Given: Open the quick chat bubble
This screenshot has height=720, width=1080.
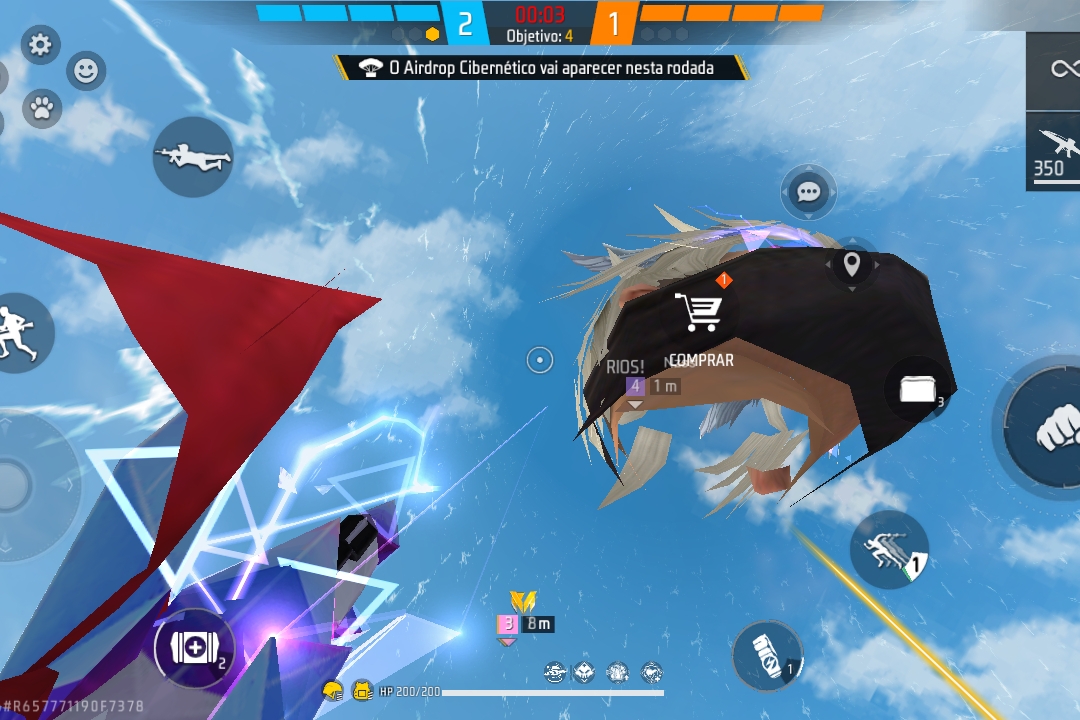Looking at the screenshot, I should coord(808,191).
